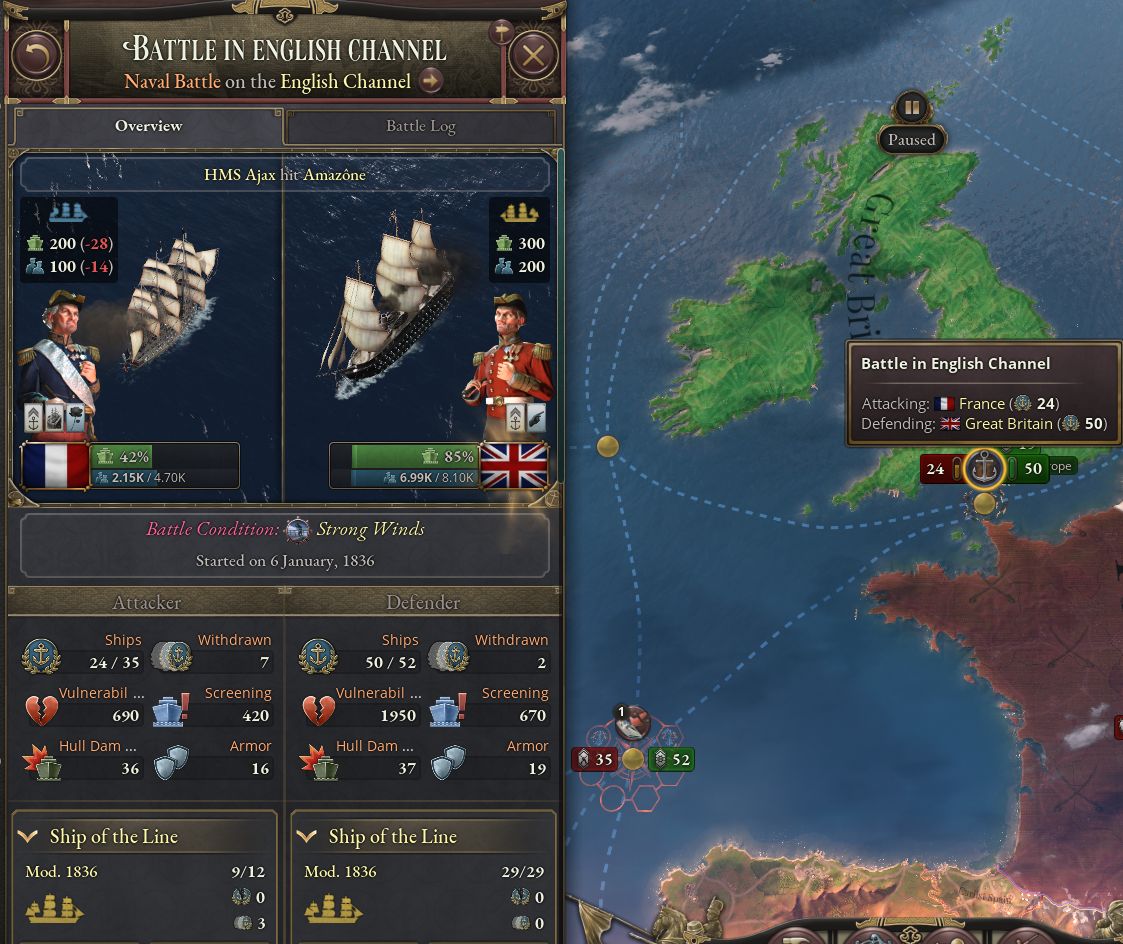
Task: Collapse the attacker's Ship of the Line section
Action: [x=30, y=837]
